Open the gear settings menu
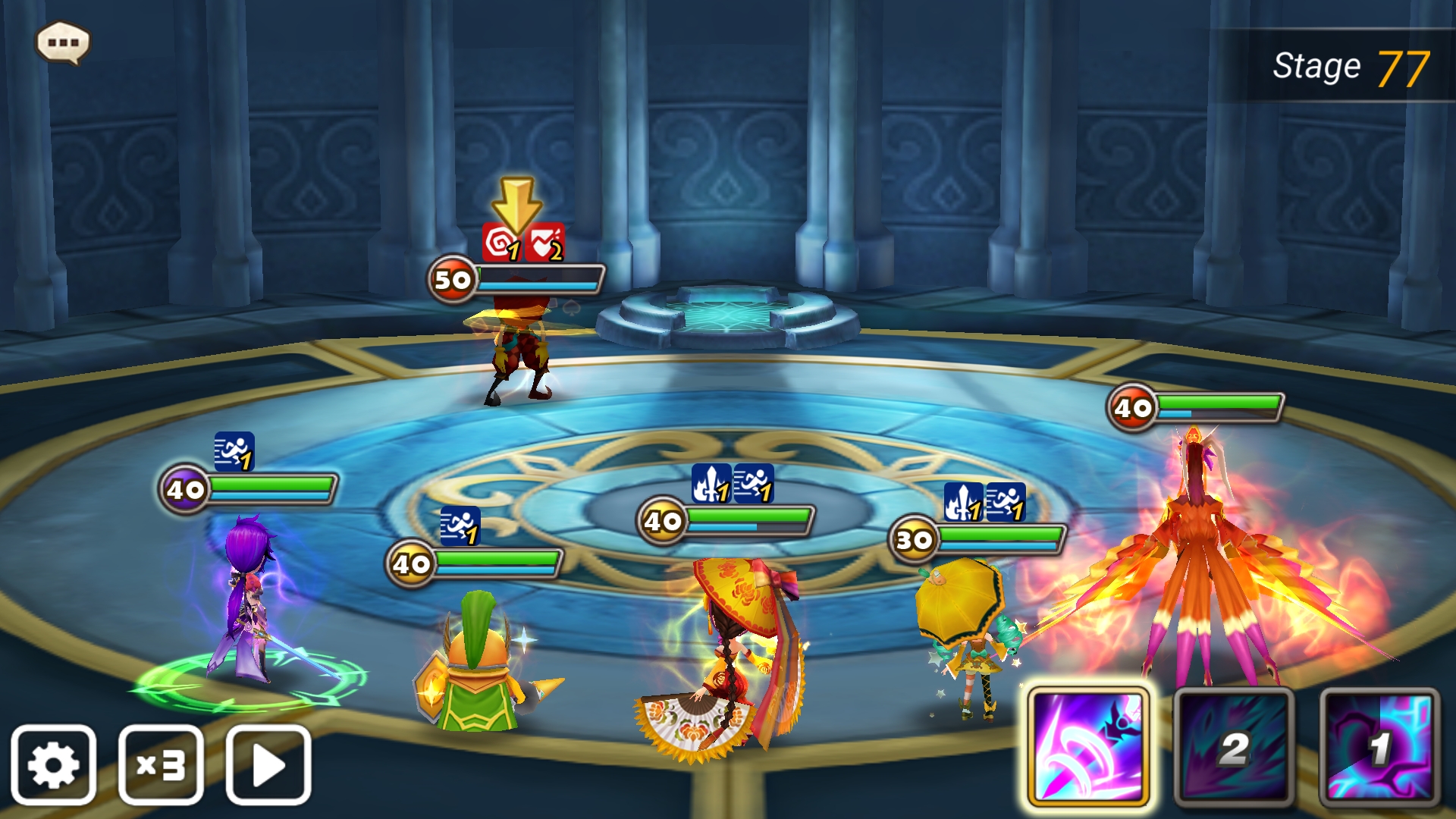Viewport: 1456px width, 819px height. click(x=53, y=764)
